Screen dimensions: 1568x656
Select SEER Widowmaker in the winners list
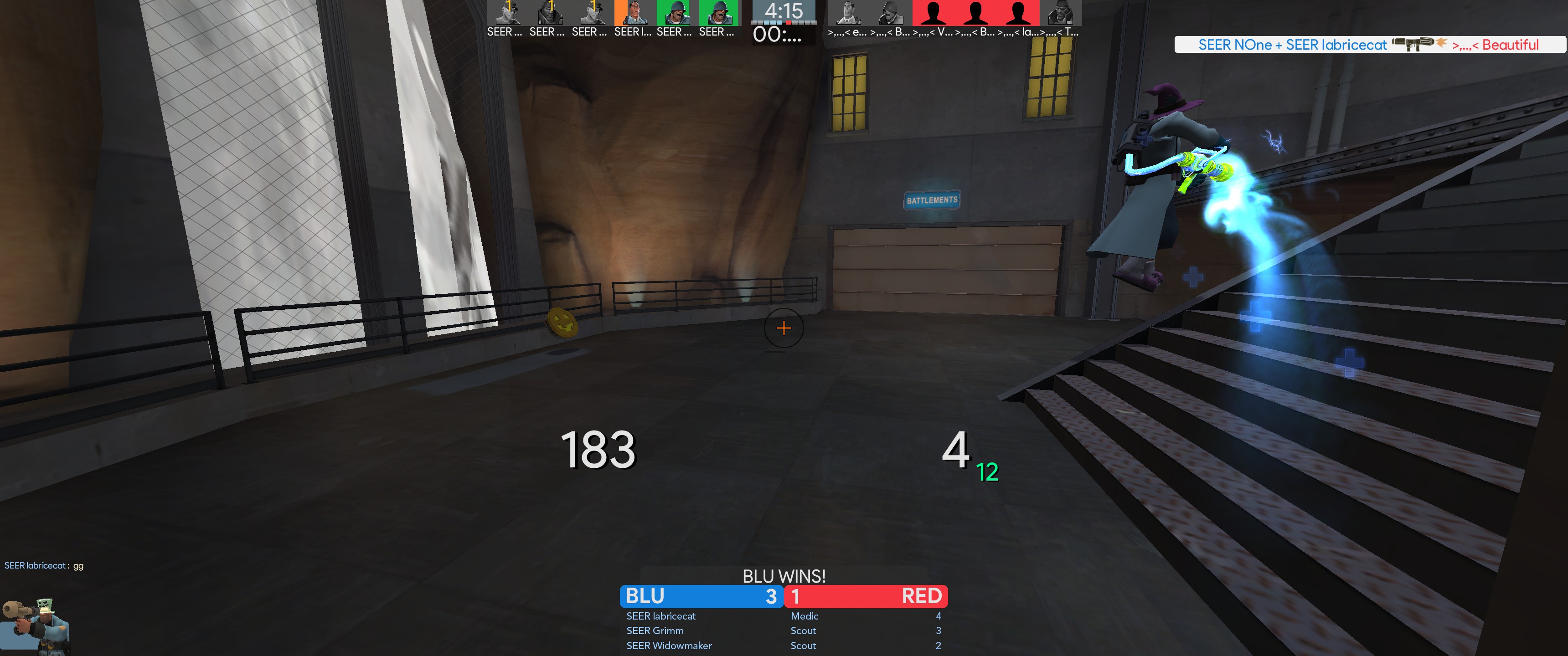point(669,646)
